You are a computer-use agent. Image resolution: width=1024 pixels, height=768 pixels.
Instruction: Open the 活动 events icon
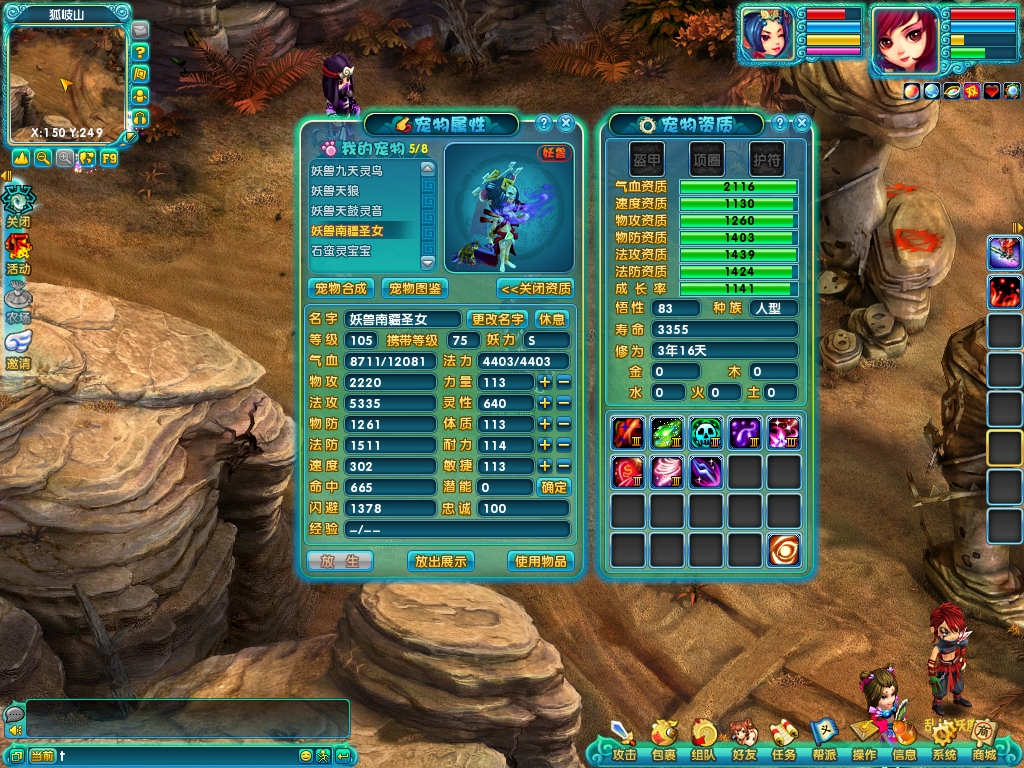point(18,254)
